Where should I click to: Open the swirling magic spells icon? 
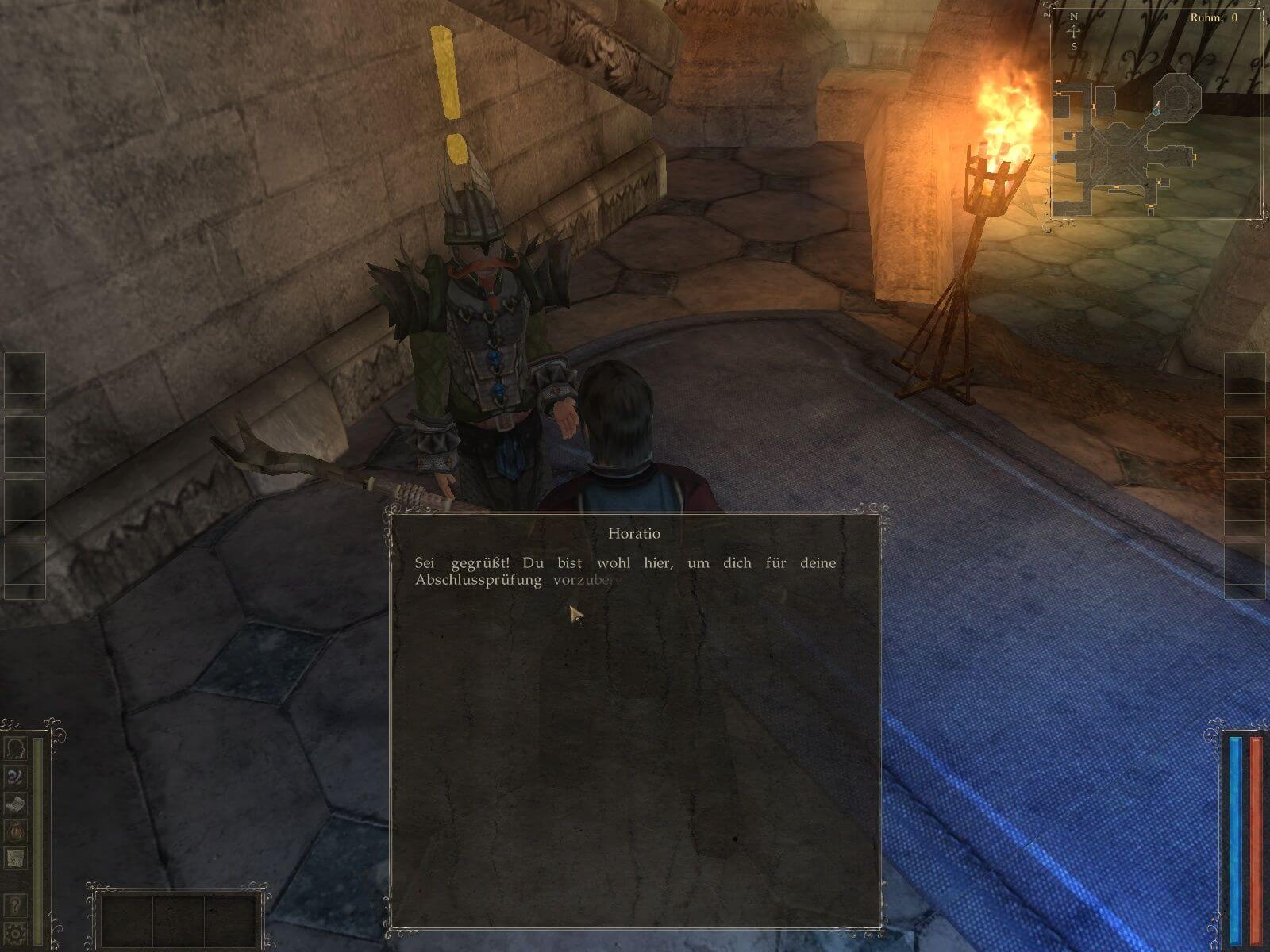point(15,776)
